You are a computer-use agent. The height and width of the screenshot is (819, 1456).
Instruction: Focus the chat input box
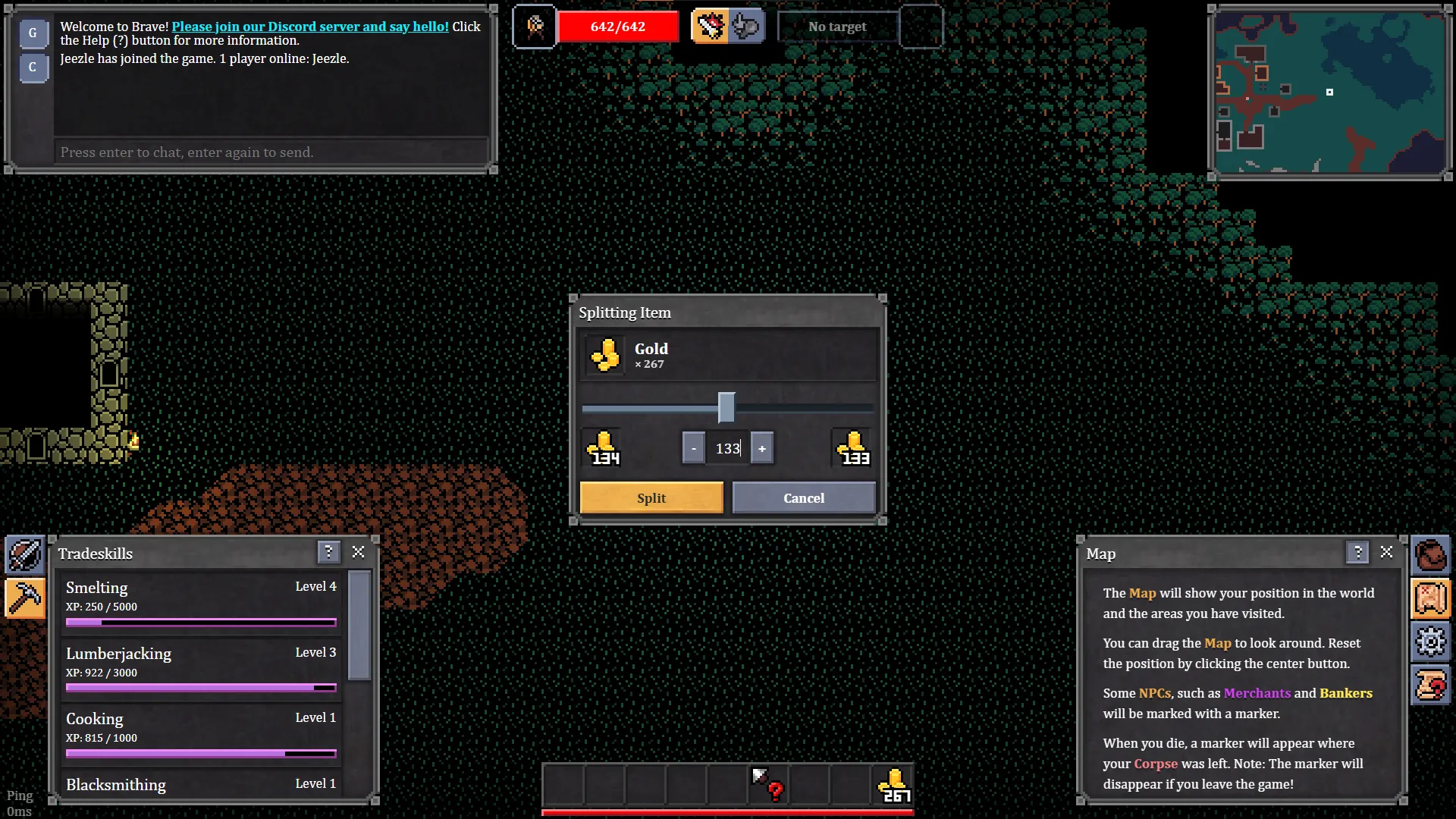point(271,152)
